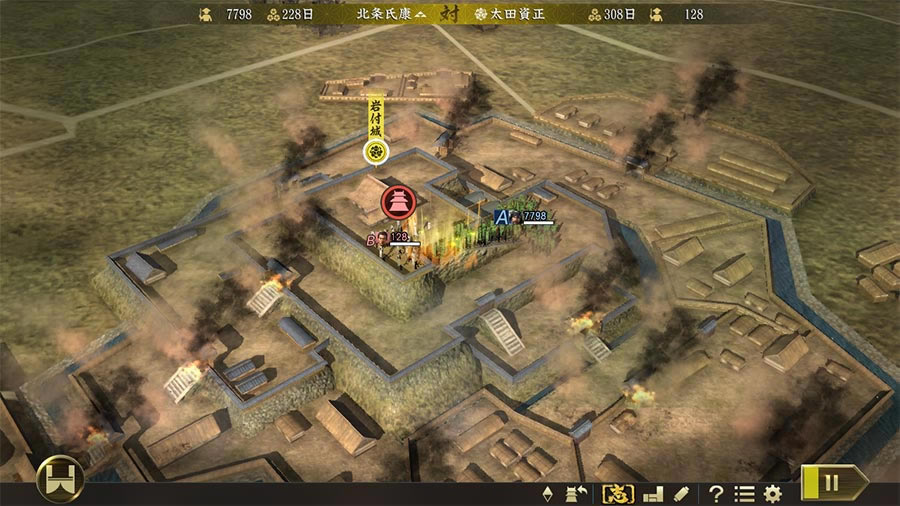Pause the battle with the pause button

pyautogui.click(x=832, y=483)
